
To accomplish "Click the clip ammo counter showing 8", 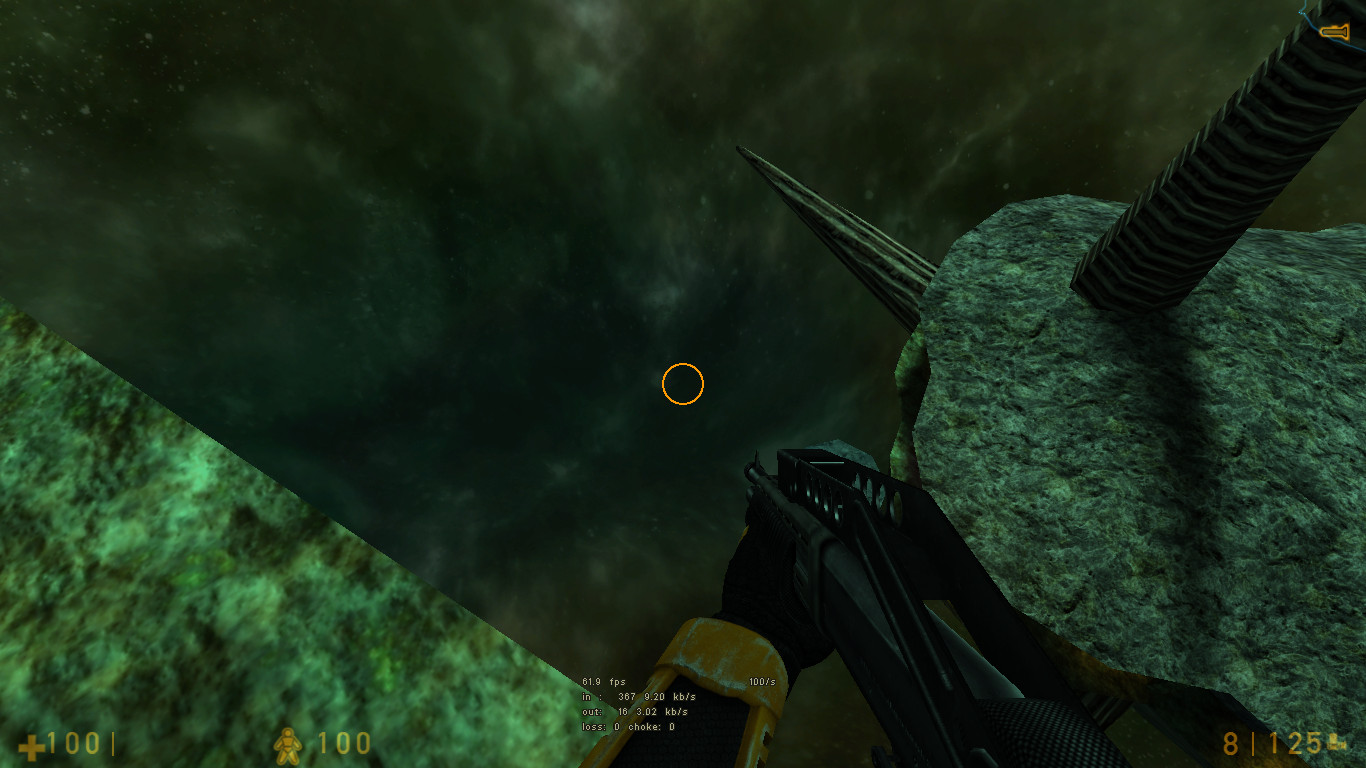I will point(1231,742).
